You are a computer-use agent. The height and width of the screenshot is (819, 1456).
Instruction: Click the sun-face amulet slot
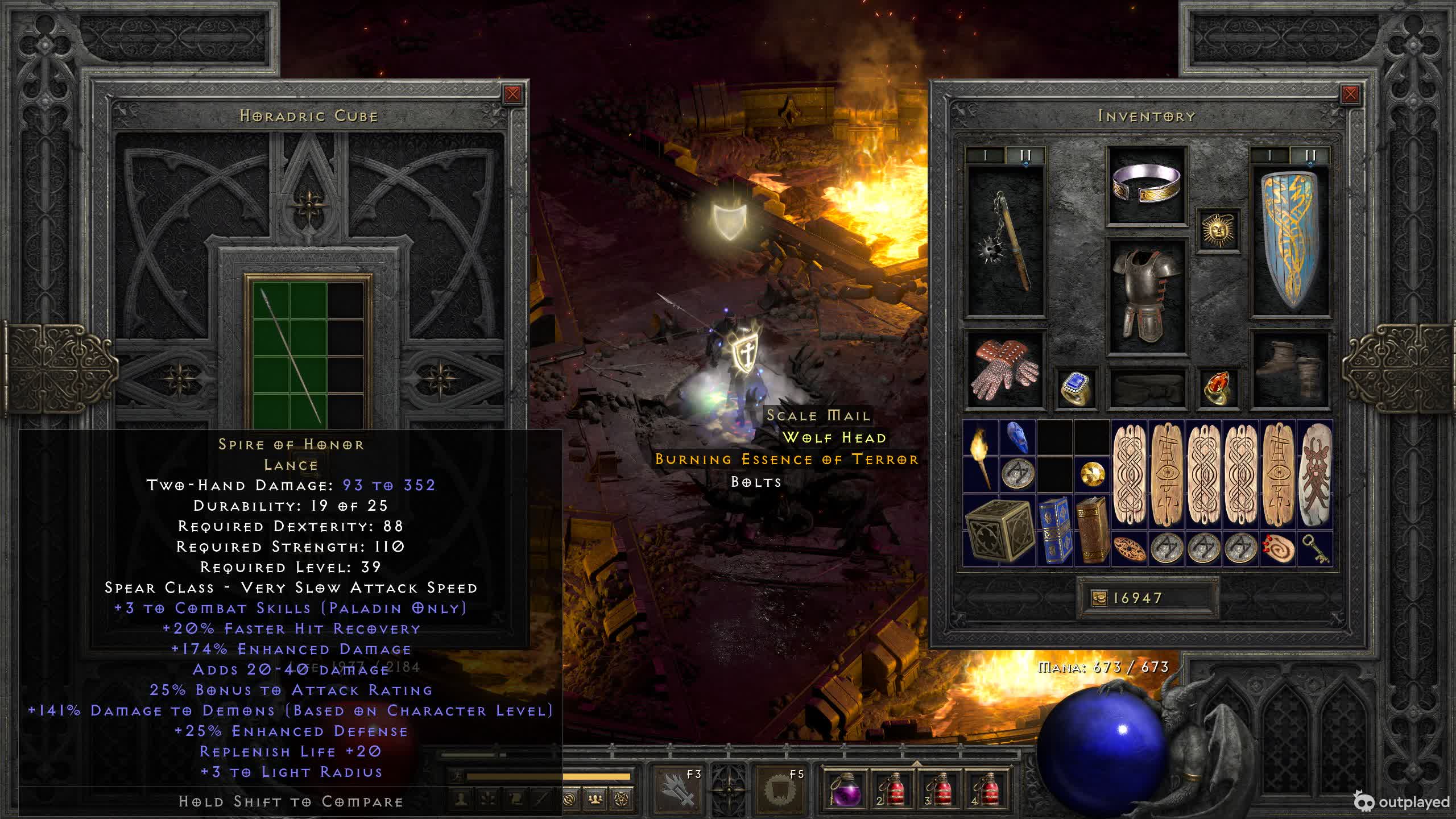click(x=1218, y=230)
